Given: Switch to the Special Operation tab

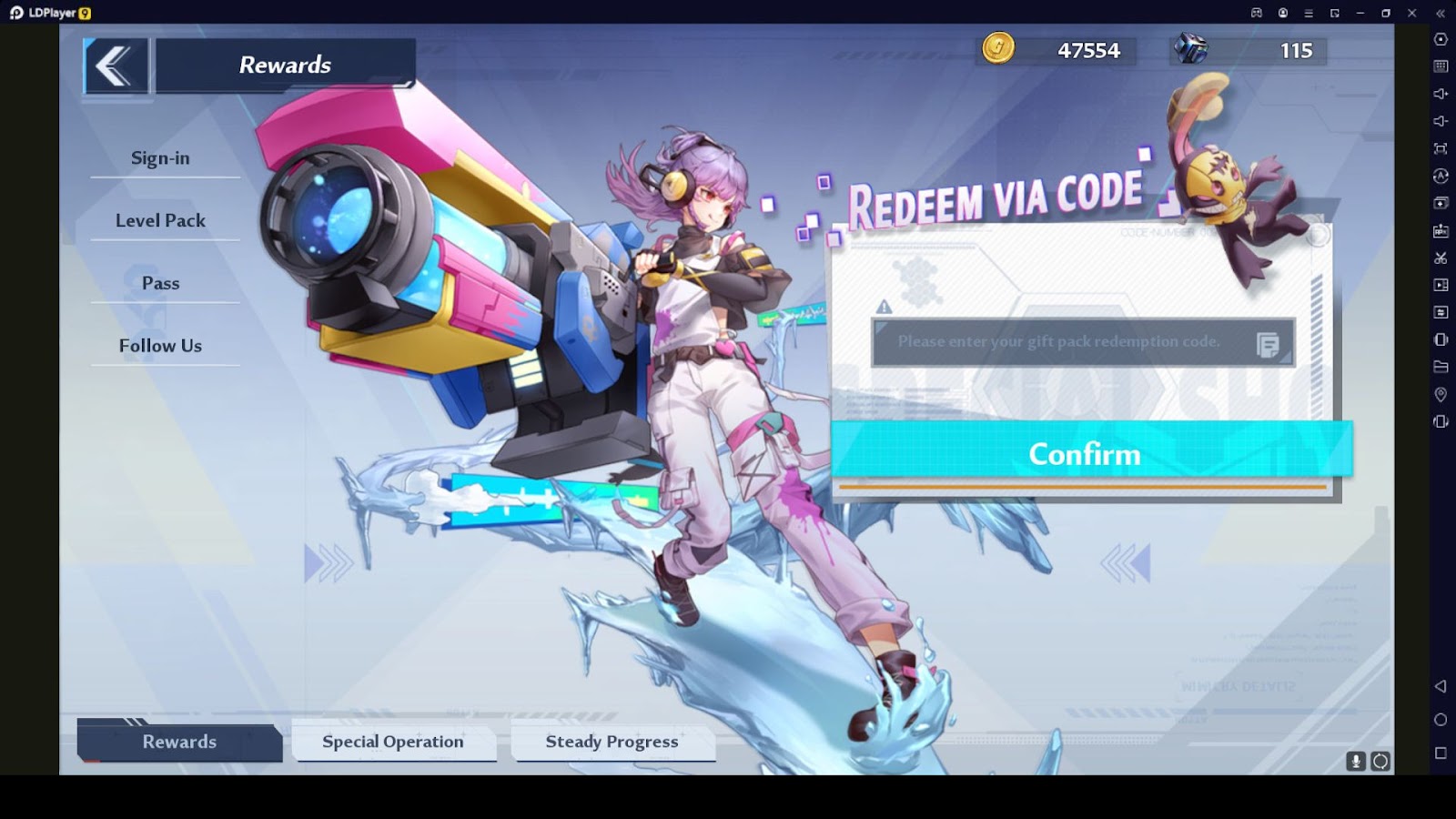Looking at the screenshot, I should [x=393, y=742].
